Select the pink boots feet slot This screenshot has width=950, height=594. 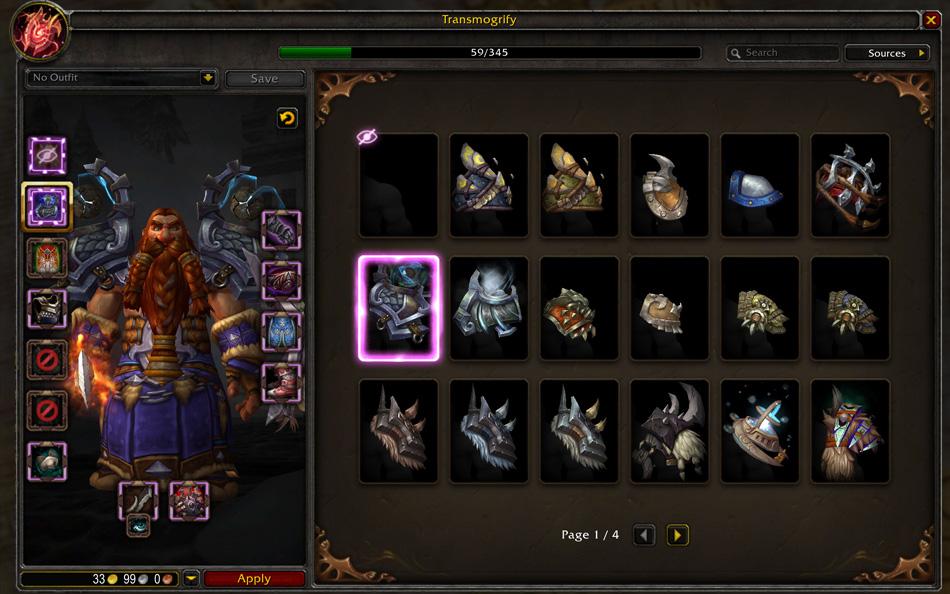click(x=281, y=381)
